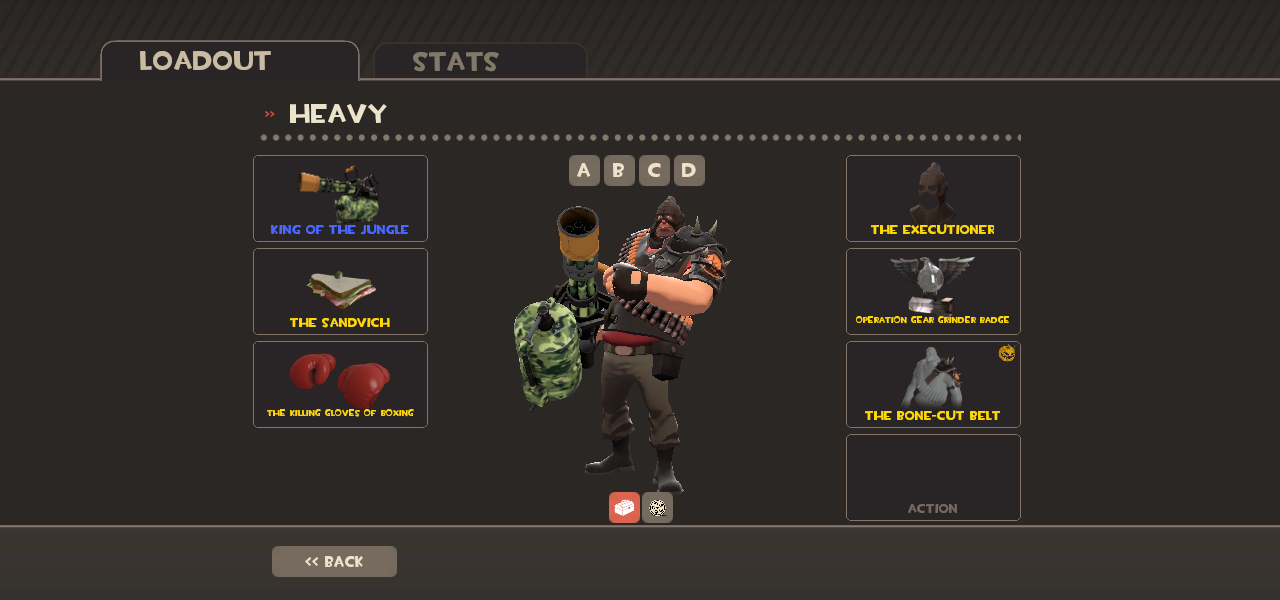
Task: Open the King of the Jungle weapon slot
Action: click(x=340, y=198)
